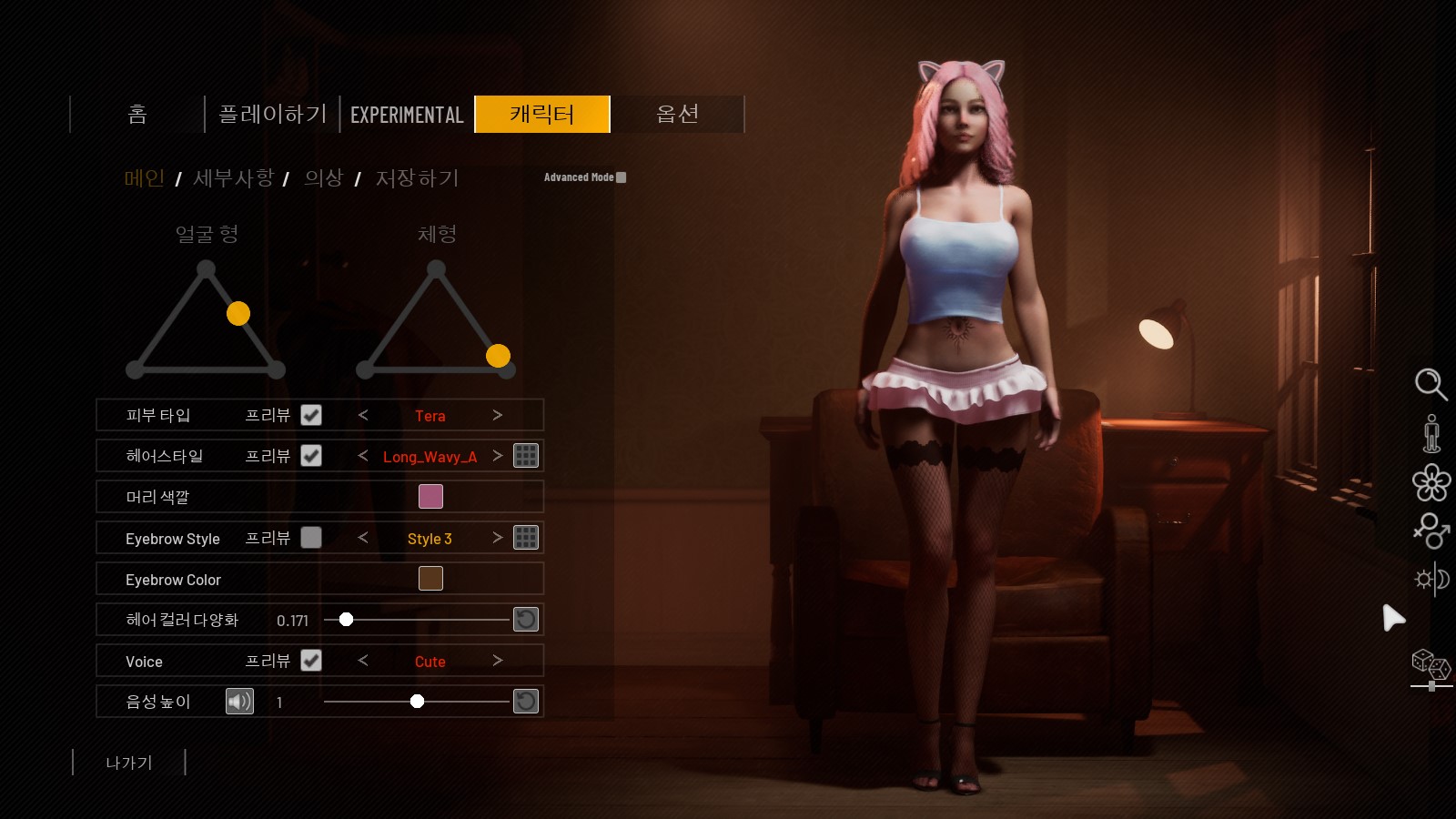The width and height of the screenshot is (1456, 819).
Task: Open the 의상 section
Action: pos(323,178)
